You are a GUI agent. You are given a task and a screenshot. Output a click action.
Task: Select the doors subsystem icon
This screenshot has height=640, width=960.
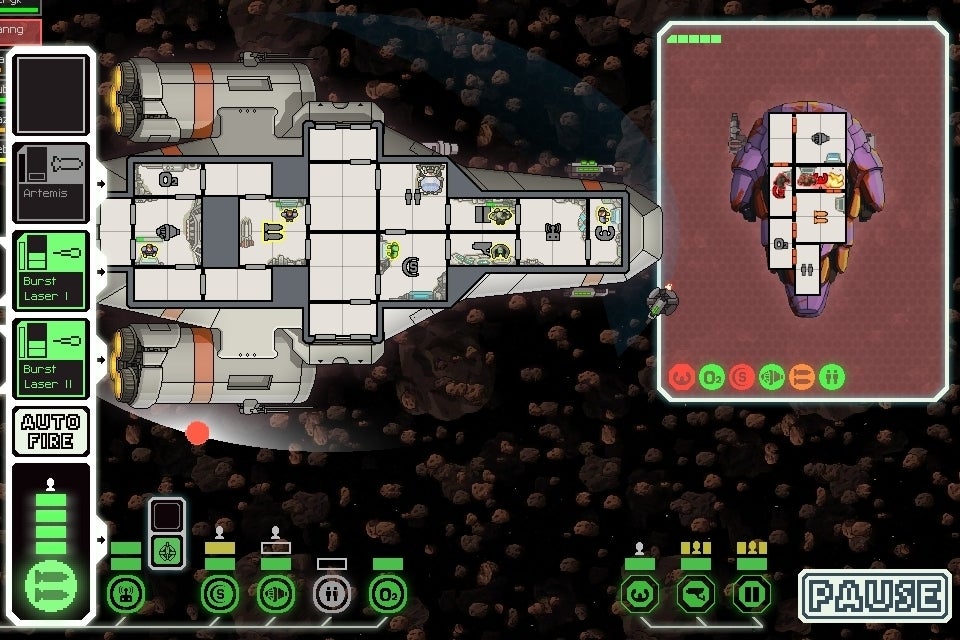pyautogui.click(x=752, y=595)
